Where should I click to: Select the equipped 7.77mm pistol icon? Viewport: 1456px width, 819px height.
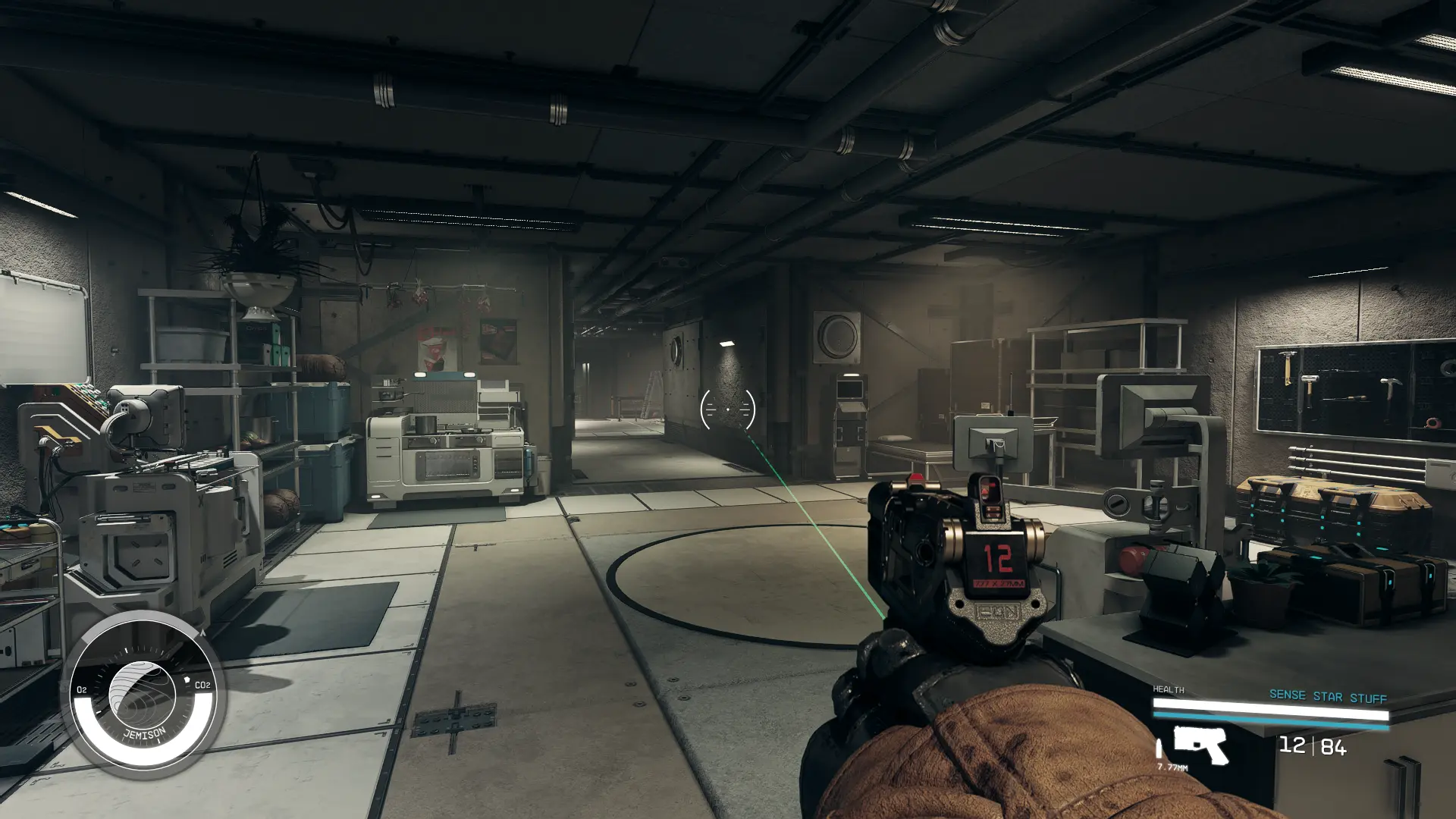1200,745
